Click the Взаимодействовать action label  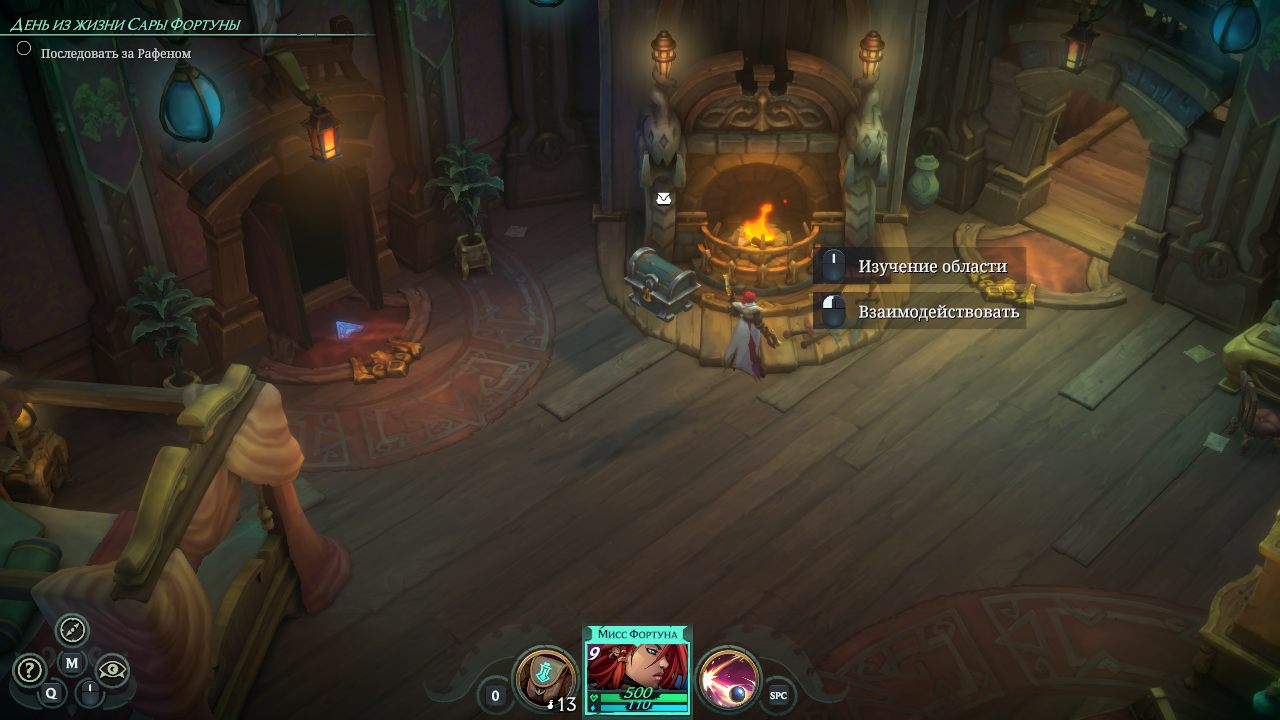click(936, 311)
